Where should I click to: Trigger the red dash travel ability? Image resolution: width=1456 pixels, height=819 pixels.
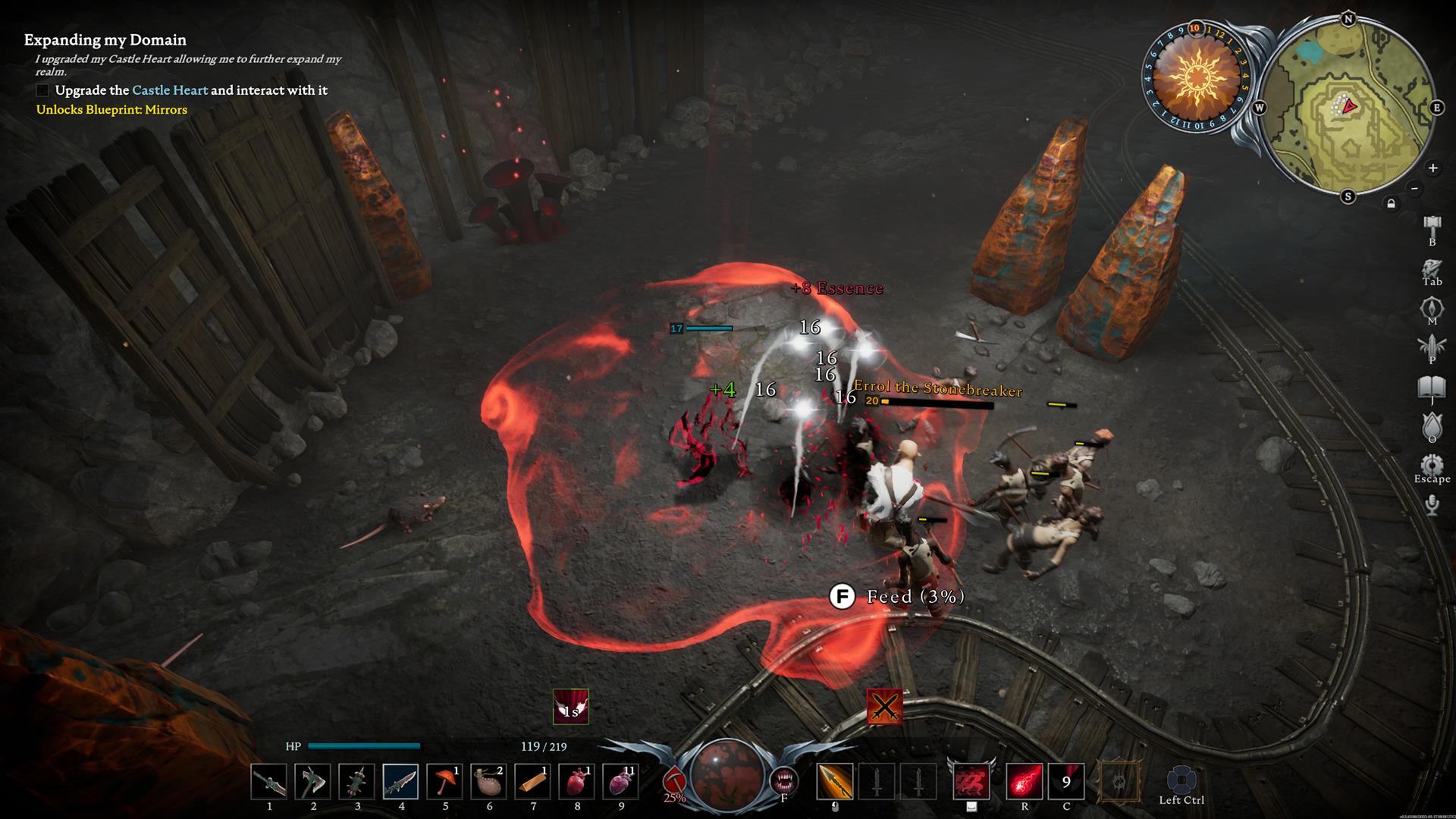tap(971, 782)
